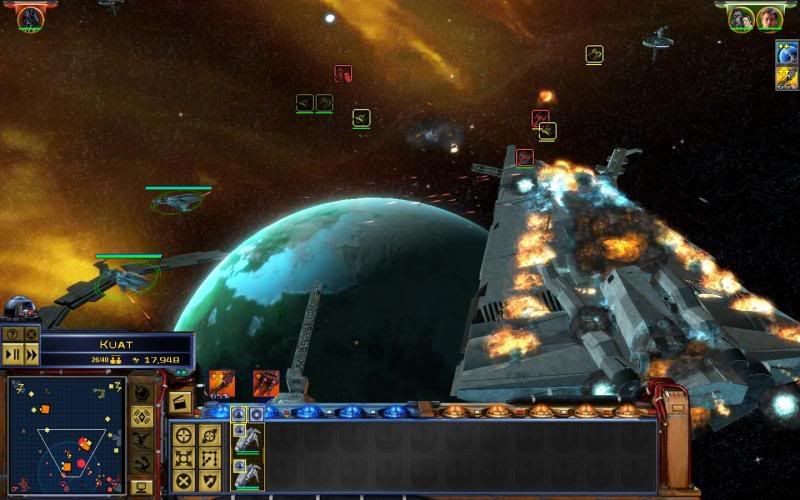Image resolution: width=800 pixels, height=500 pixels.
Task: Choose the connected-dots waypoint command
Action: [209, 457]
